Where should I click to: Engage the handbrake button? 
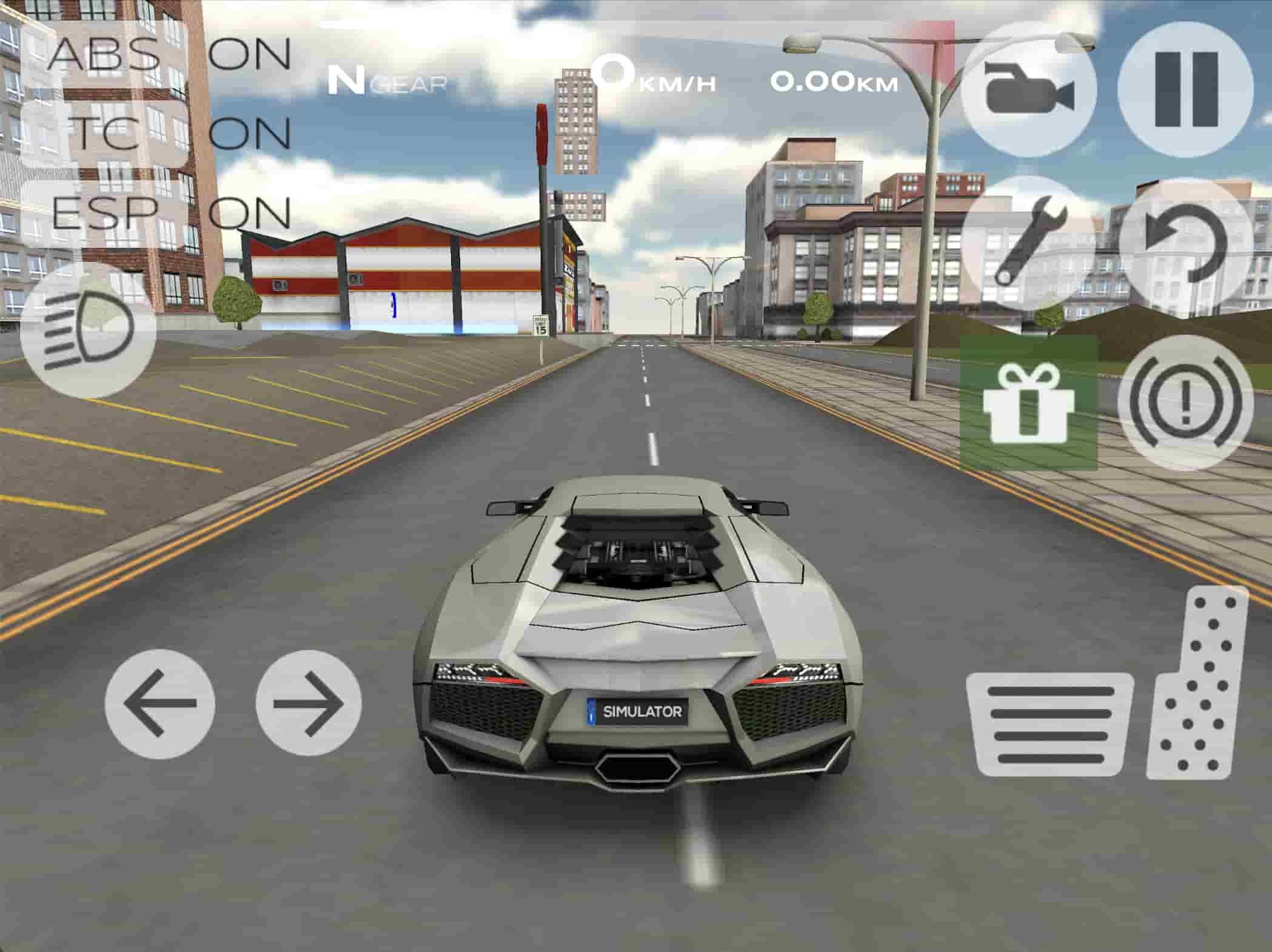pos(1185,403)
